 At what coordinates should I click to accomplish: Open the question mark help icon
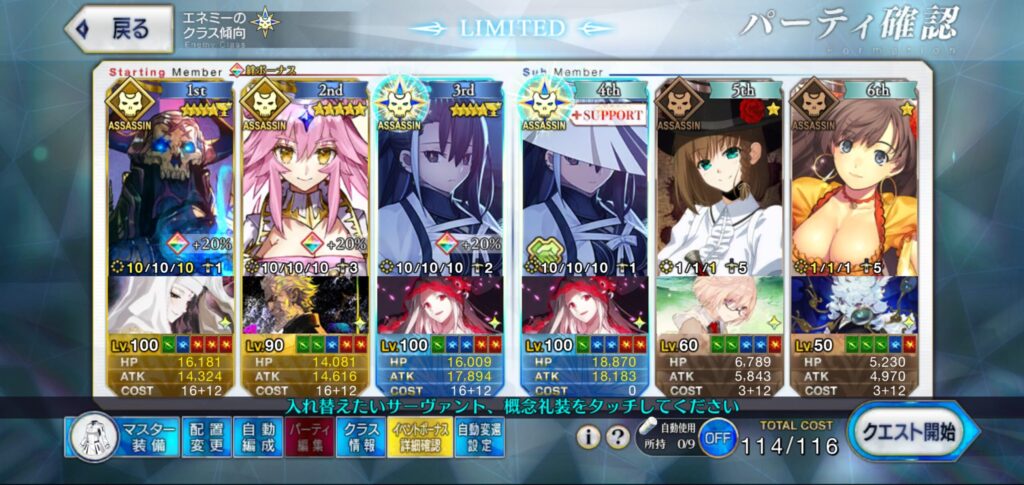coord(619,437)
